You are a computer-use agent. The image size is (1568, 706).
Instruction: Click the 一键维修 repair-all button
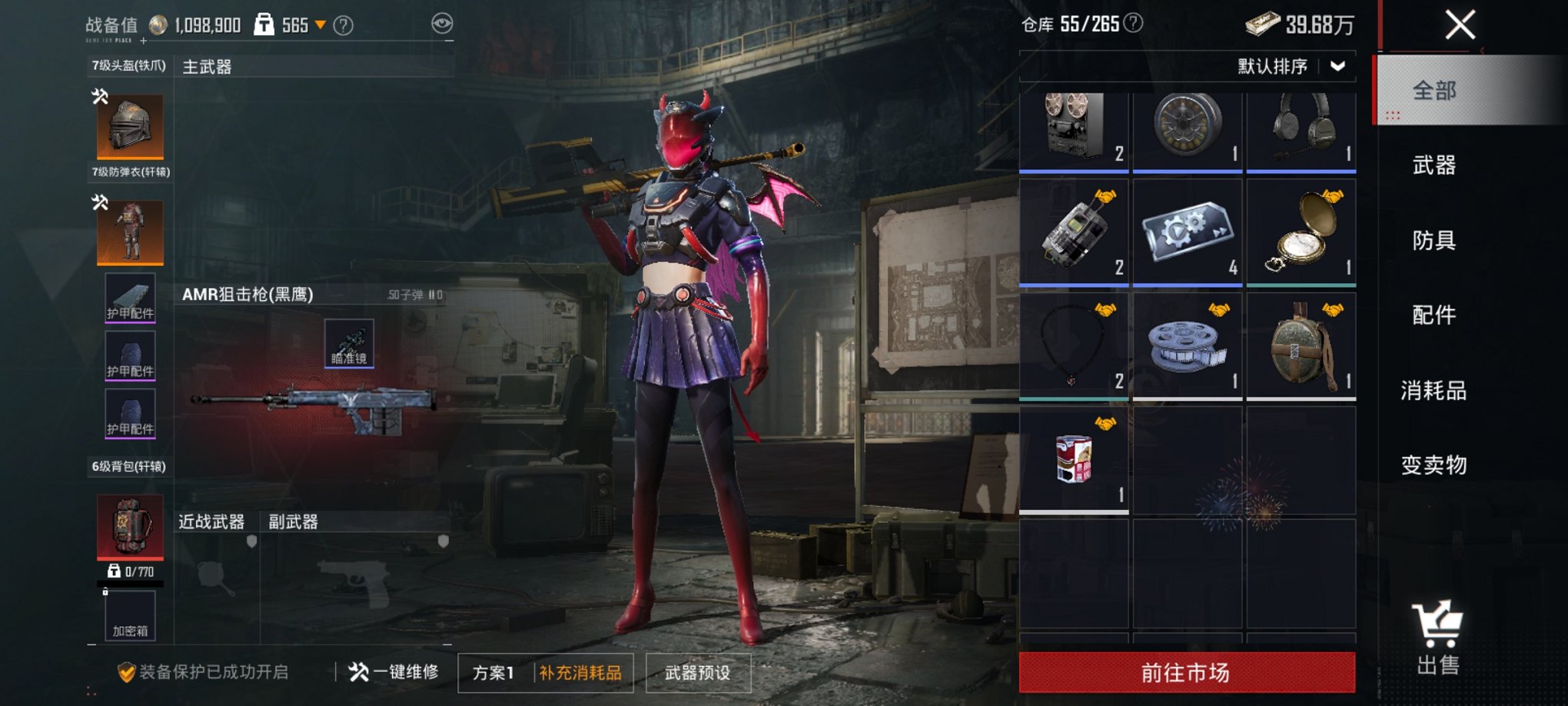pyautogui.click(x=394, y=672)
